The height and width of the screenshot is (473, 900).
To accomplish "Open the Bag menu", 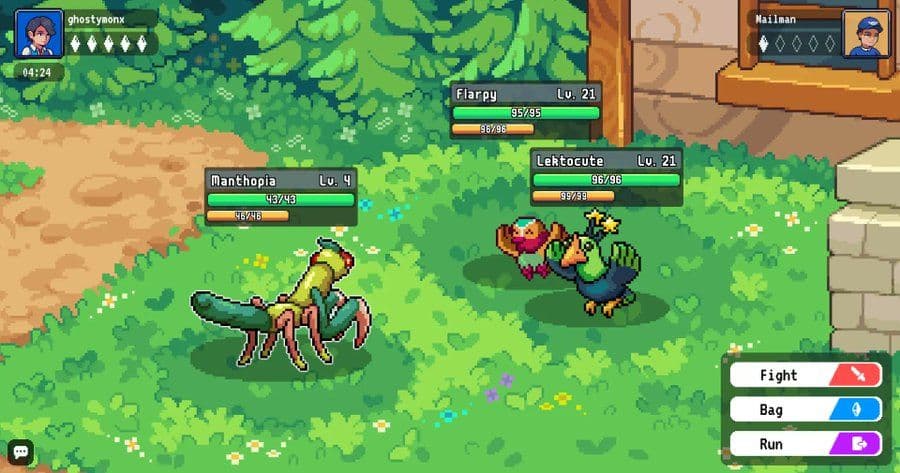I will pyautogui.click(x=805, y=409).
